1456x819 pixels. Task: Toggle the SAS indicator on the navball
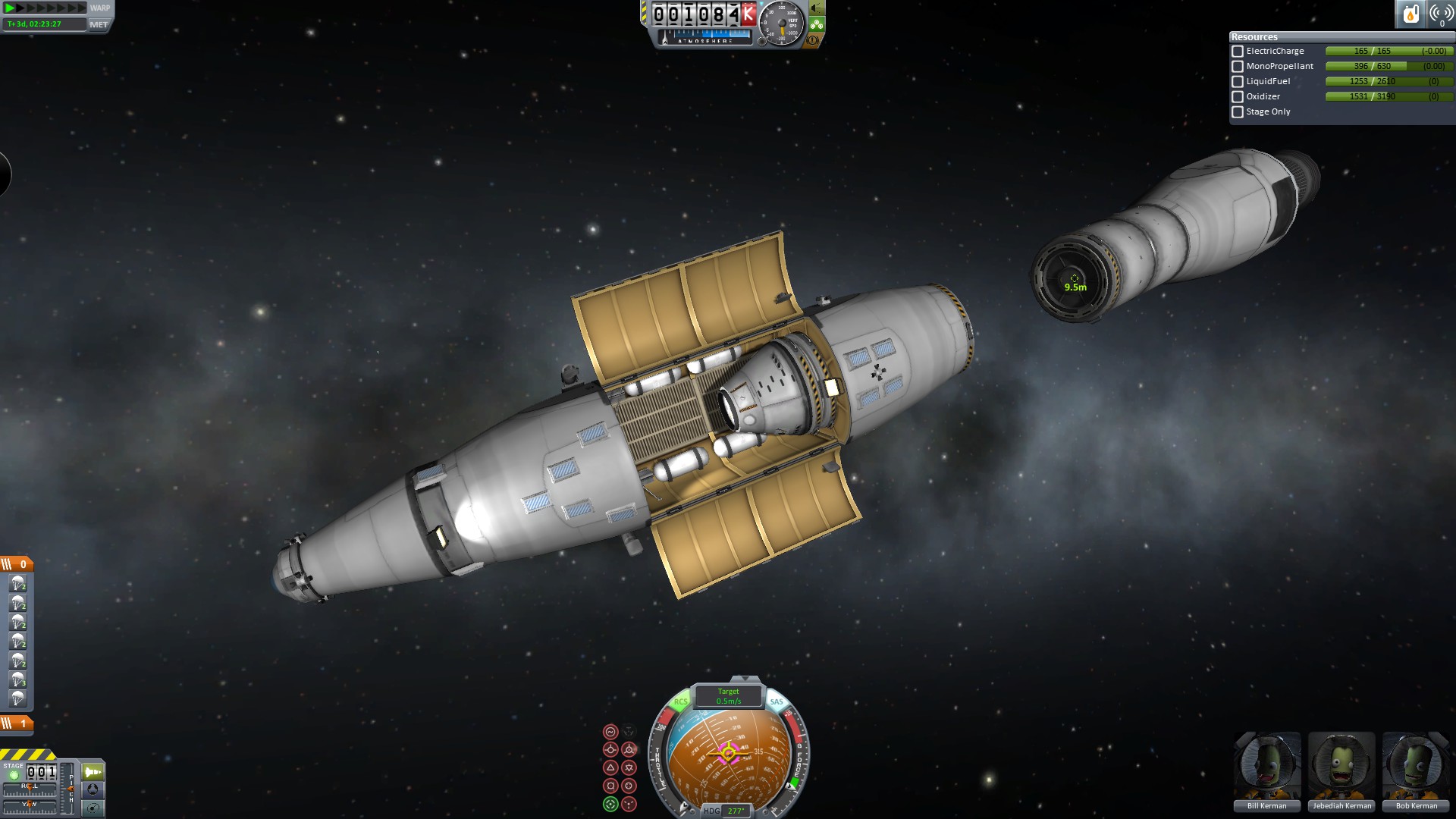777,702
